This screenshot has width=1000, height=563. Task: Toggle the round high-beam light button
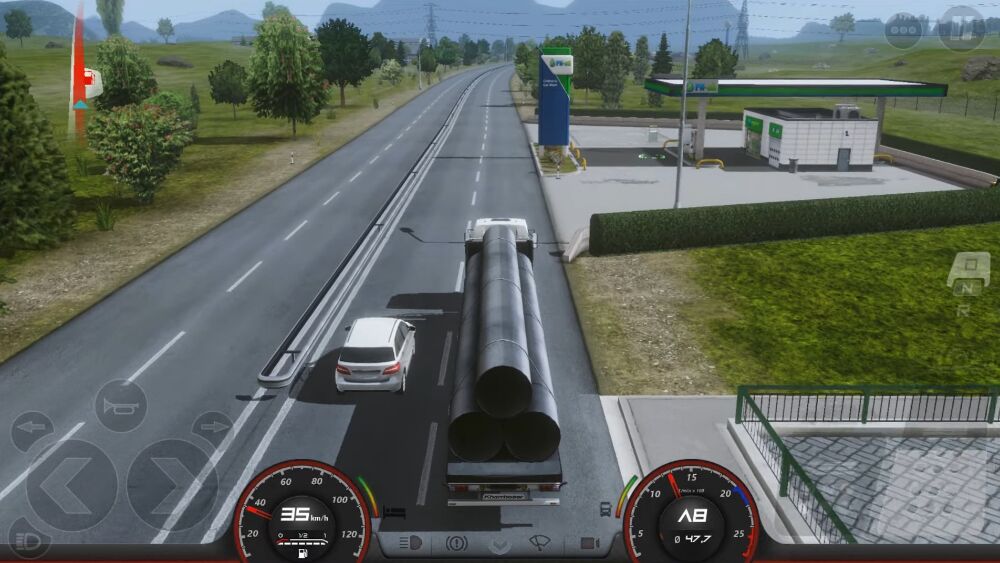tap(27, 540)
